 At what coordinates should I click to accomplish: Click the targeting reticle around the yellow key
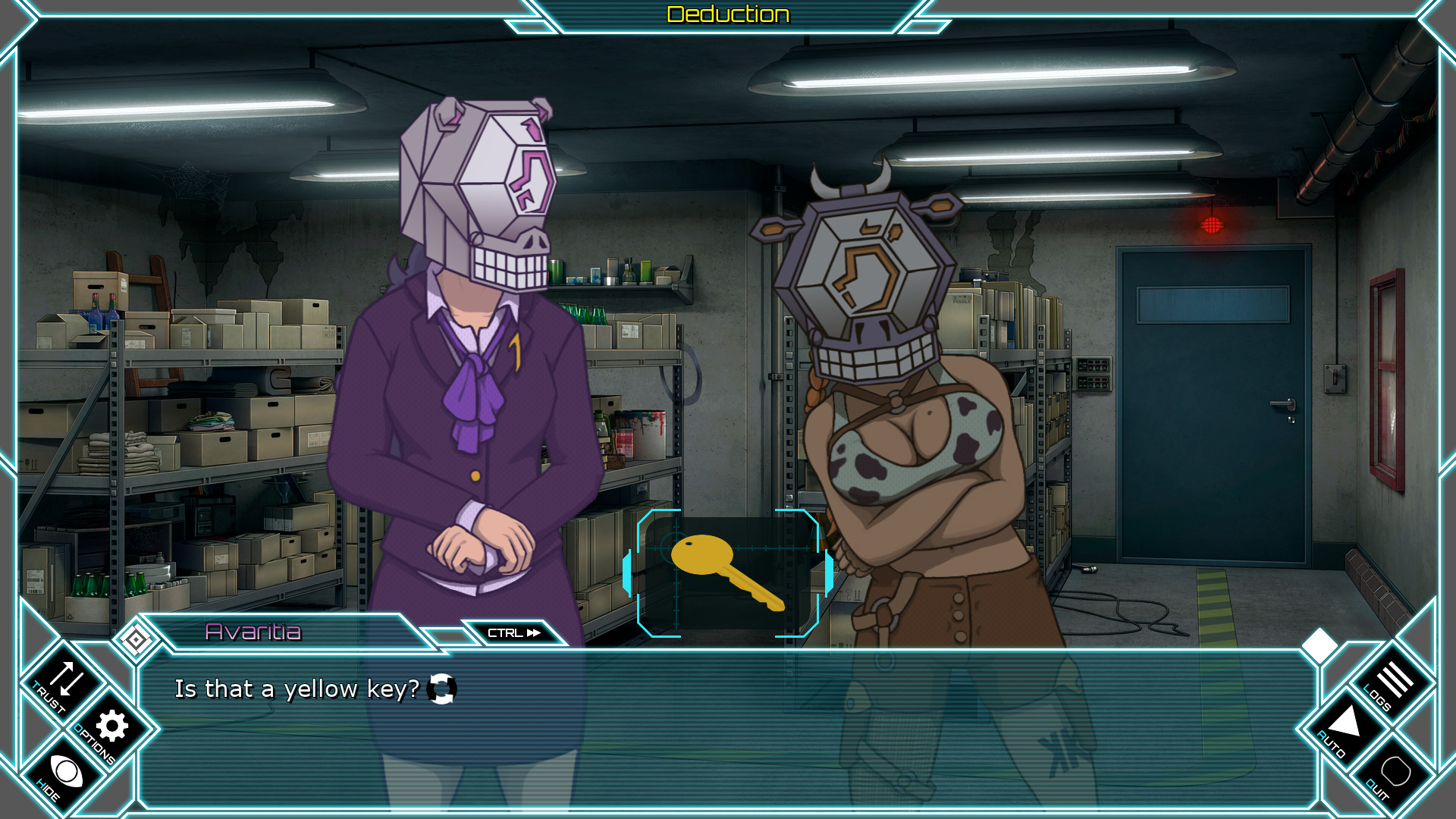pyautogui.click(x=729, y=573)
